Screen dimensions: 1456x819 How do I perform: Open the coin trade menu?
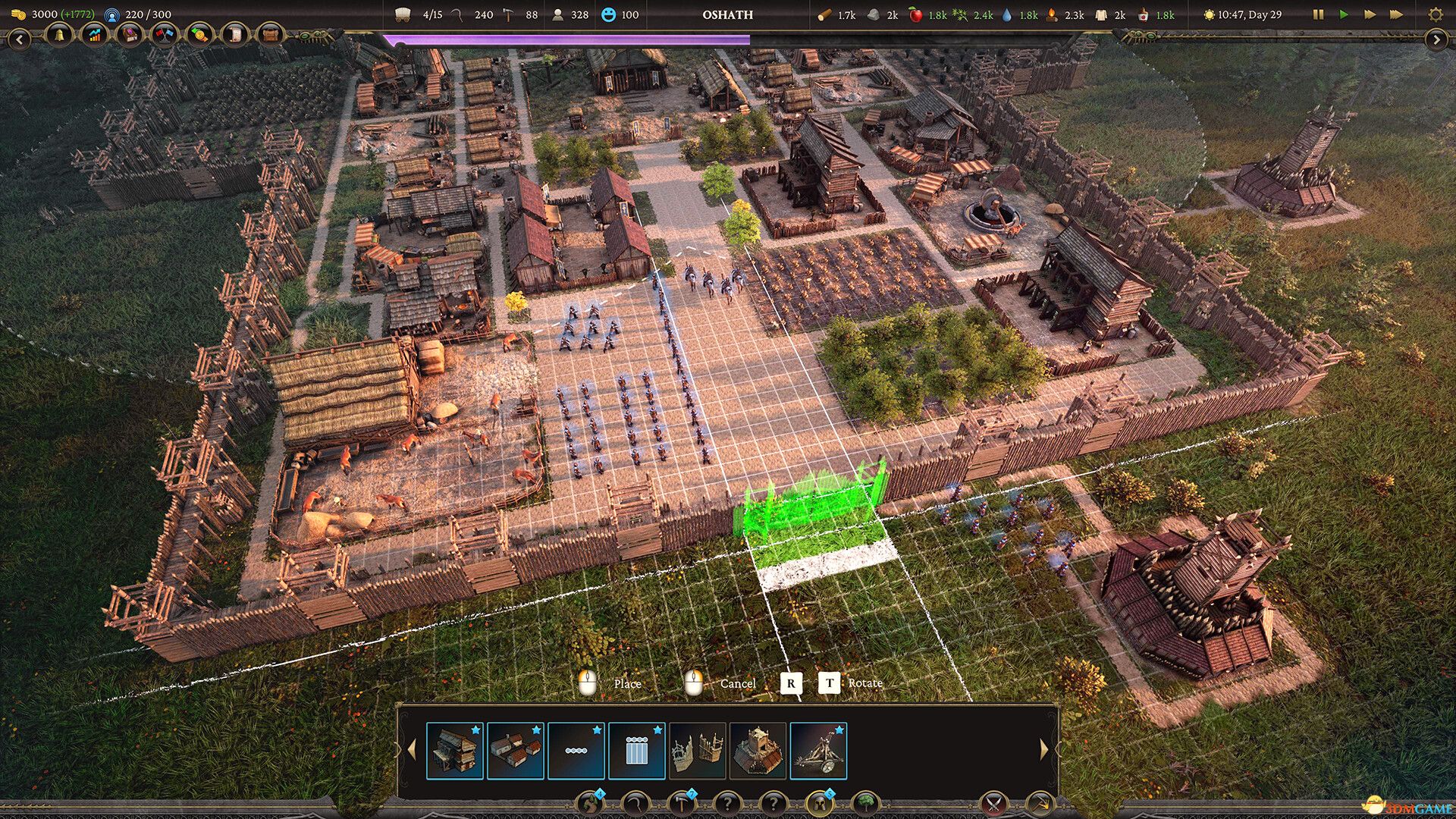pyautogui.click(x=199, y=35)
